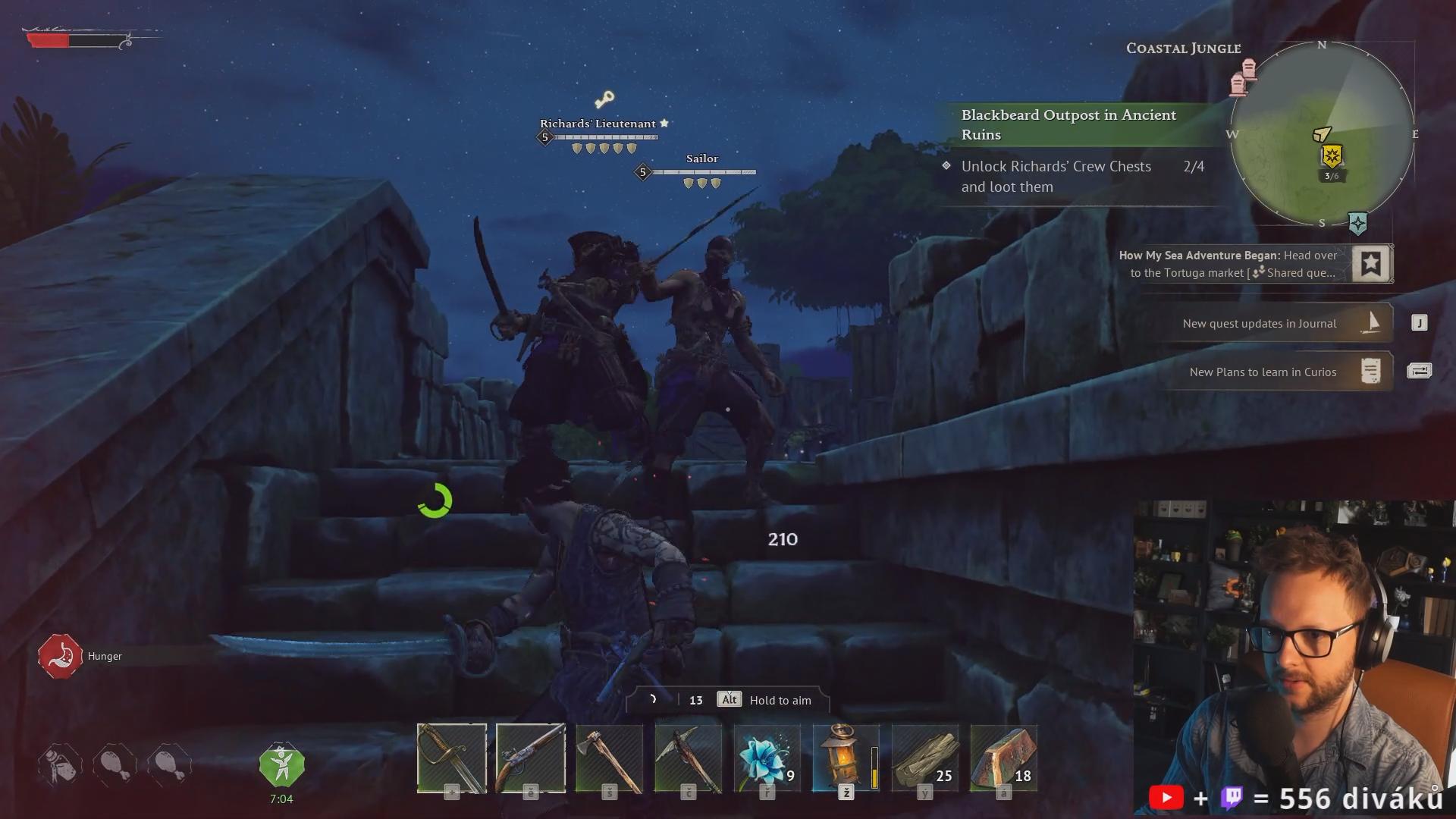Pick the ingot stack of 18

coord(1004,758)
